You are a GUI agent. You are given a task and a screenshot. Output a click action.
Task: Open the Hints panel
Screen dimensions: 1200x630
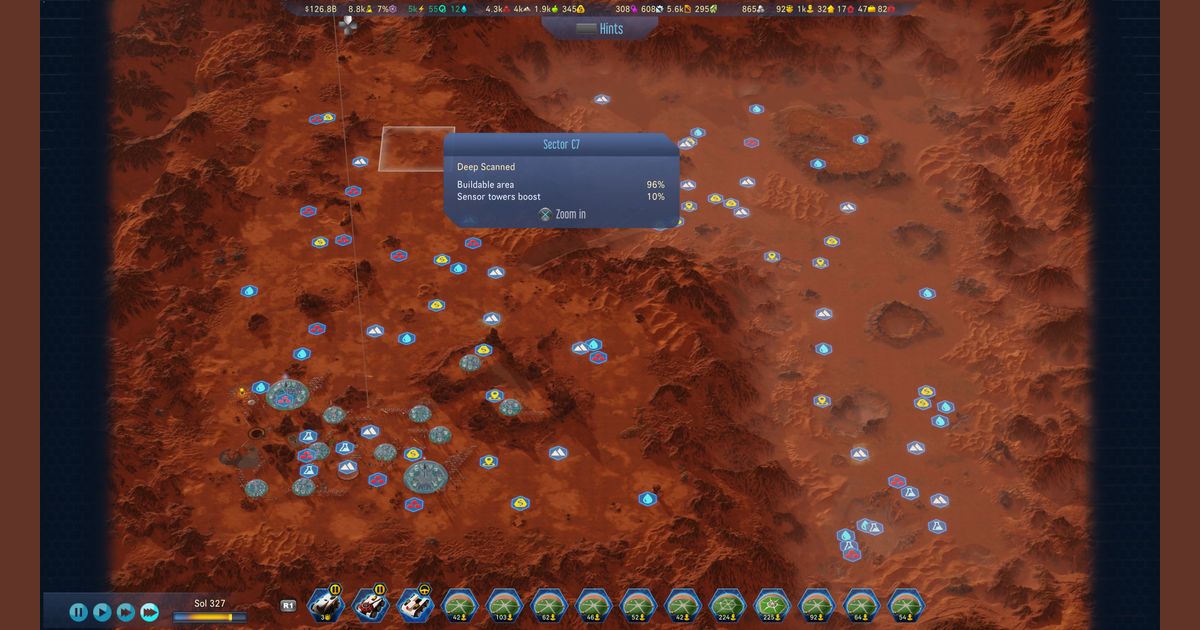click(x=600, y=29)
